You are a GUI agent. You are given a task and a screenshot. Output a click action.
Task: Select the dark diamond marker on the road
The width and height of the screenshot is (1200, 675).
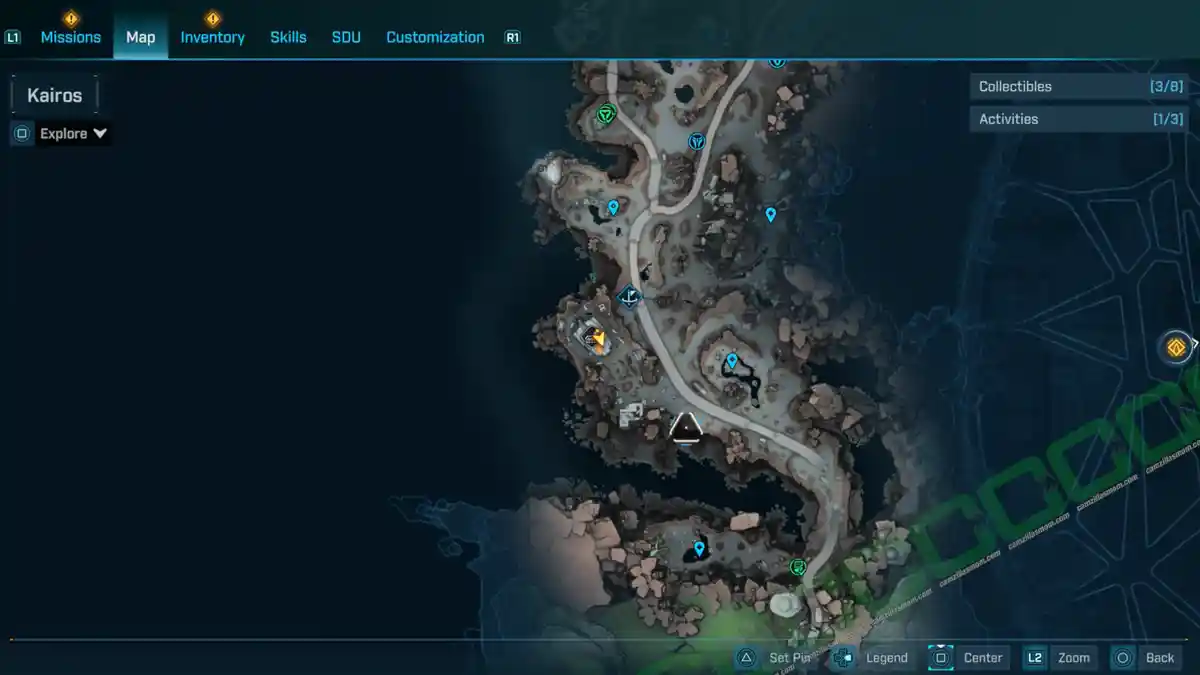629,296
